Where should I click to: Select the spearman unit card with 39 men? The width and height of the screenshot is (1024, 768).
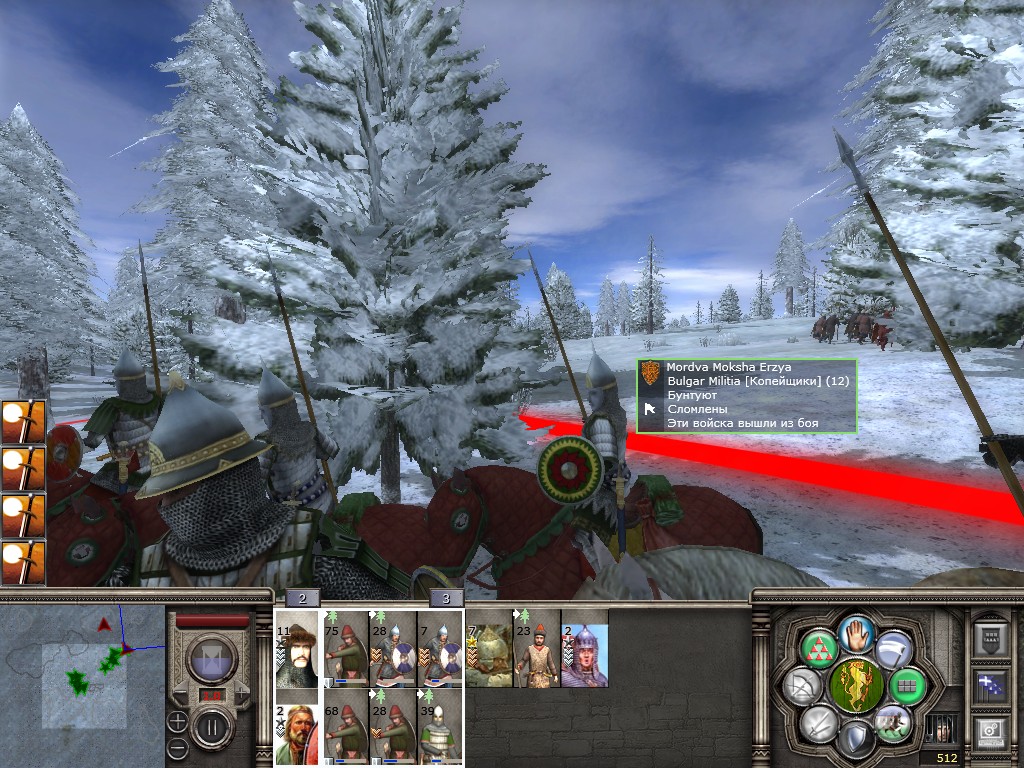(440, 728)
